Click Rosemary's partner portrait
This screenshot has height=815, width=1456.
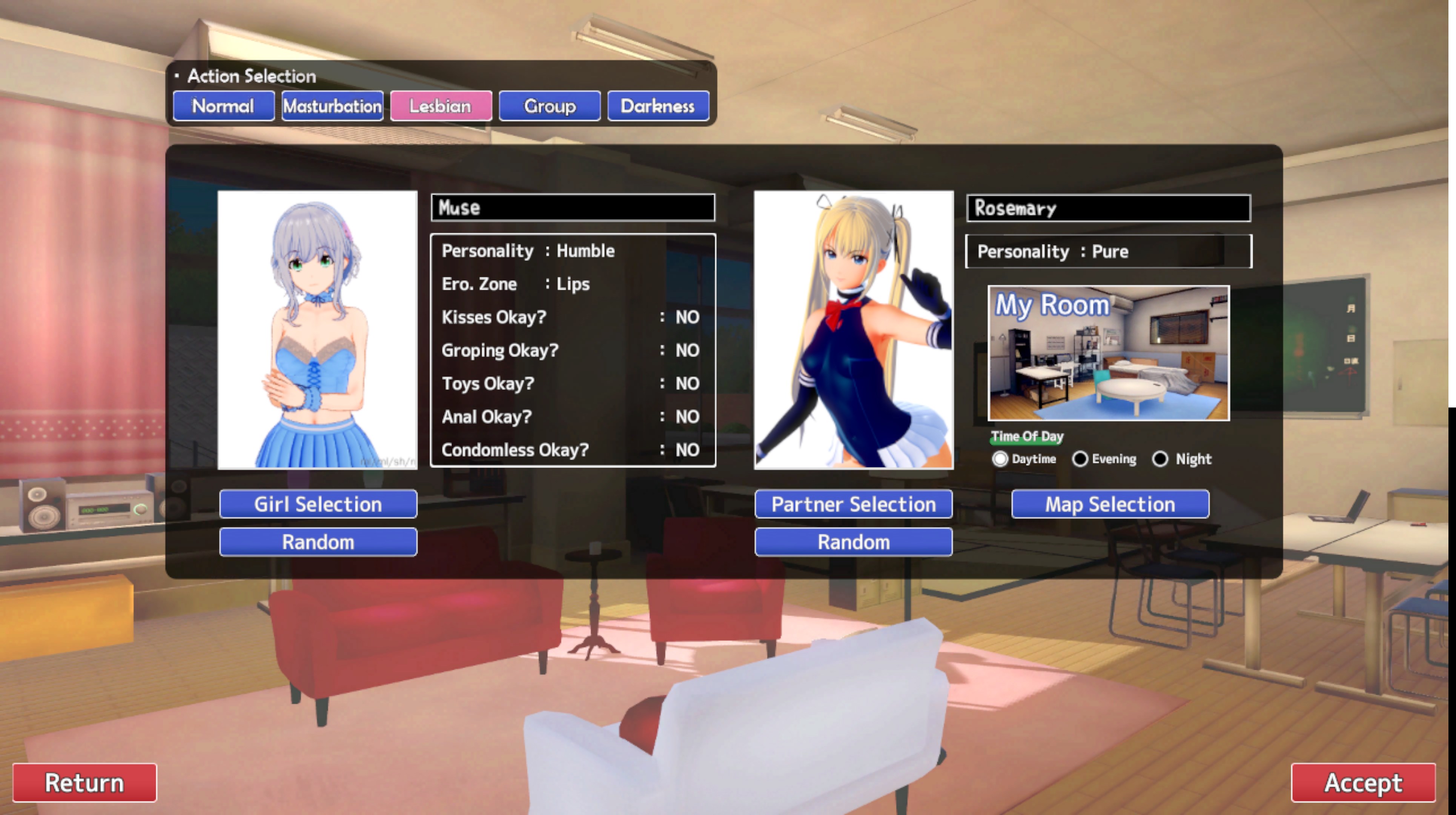click(854, 330)
